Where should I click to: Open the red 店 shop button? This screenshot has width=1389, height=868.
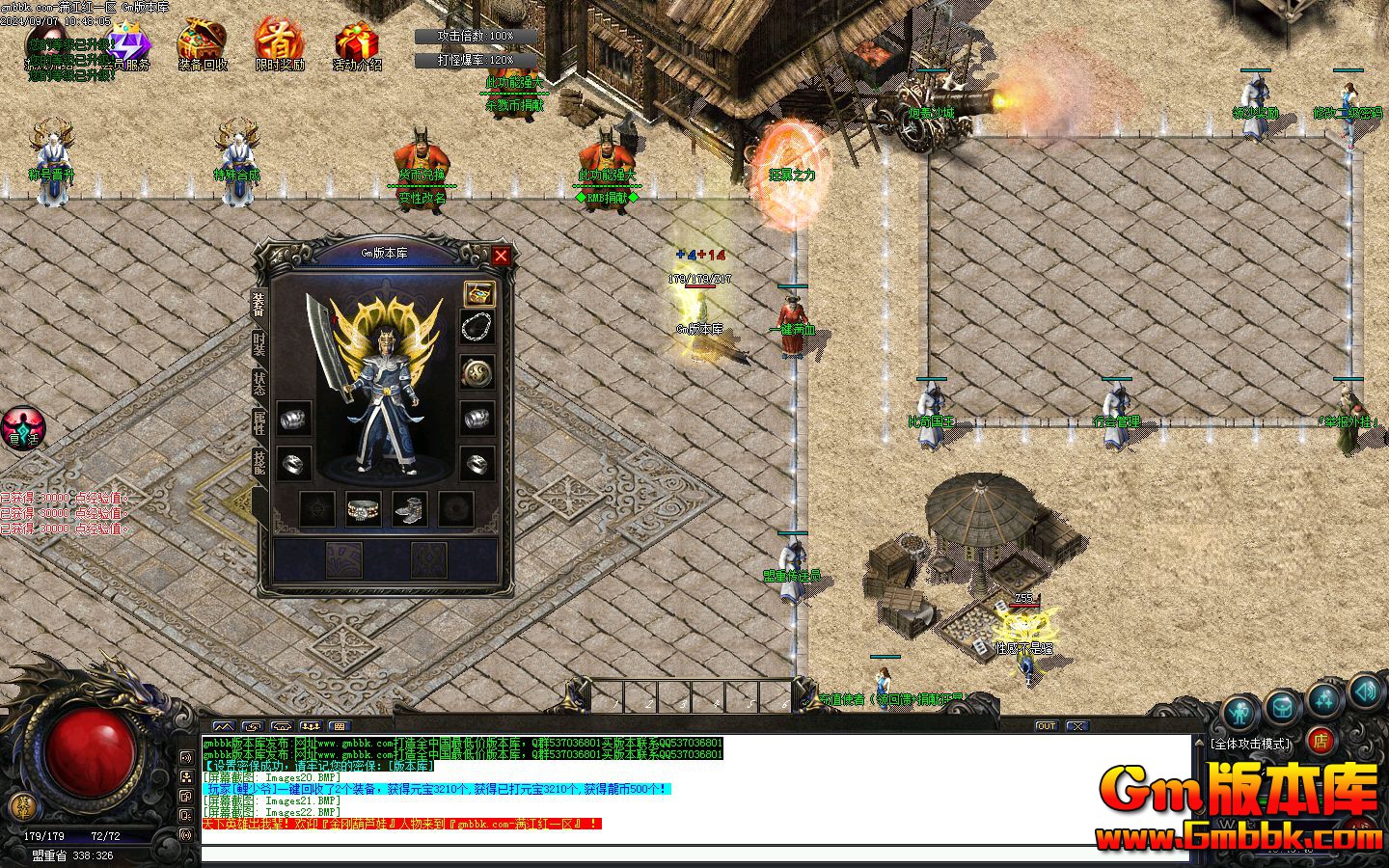pos(1321,741)
